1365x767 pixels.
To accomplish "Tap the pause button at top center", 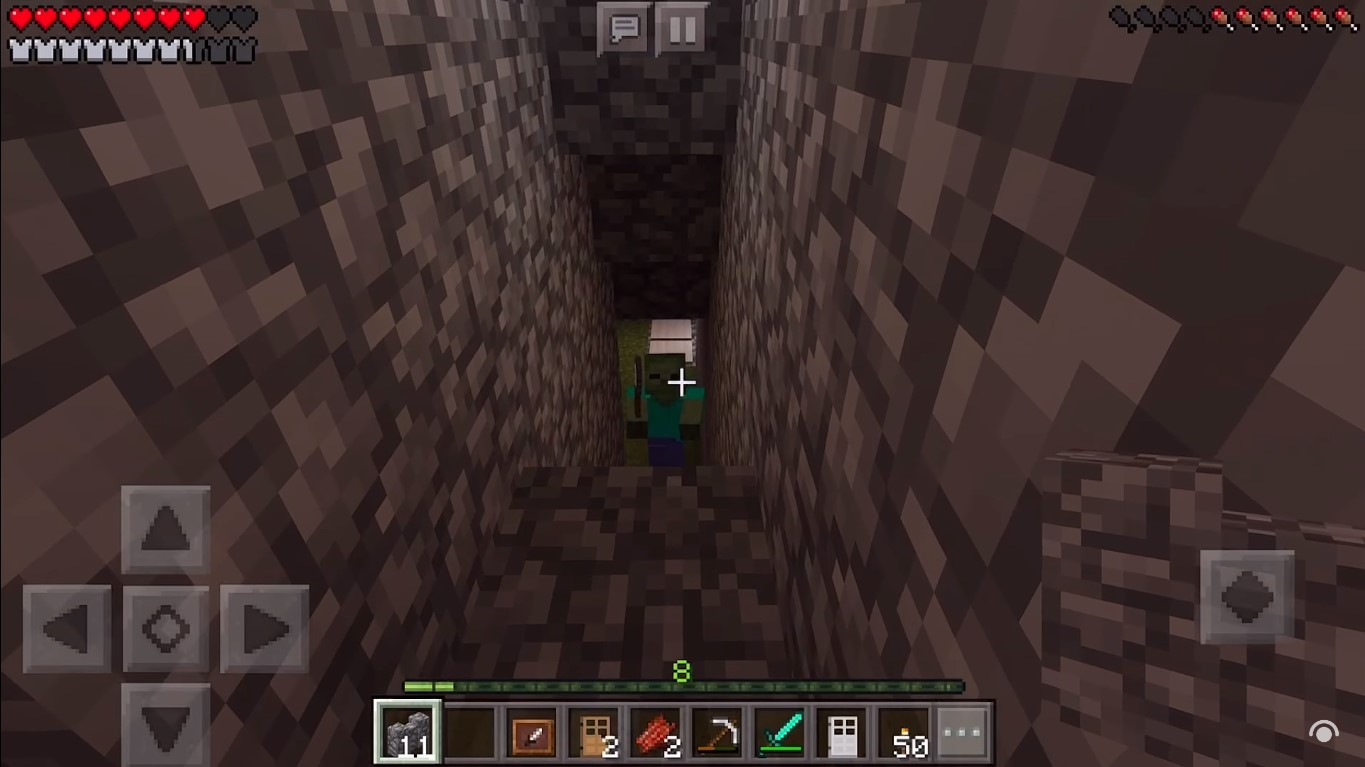I will pos(683,28).
